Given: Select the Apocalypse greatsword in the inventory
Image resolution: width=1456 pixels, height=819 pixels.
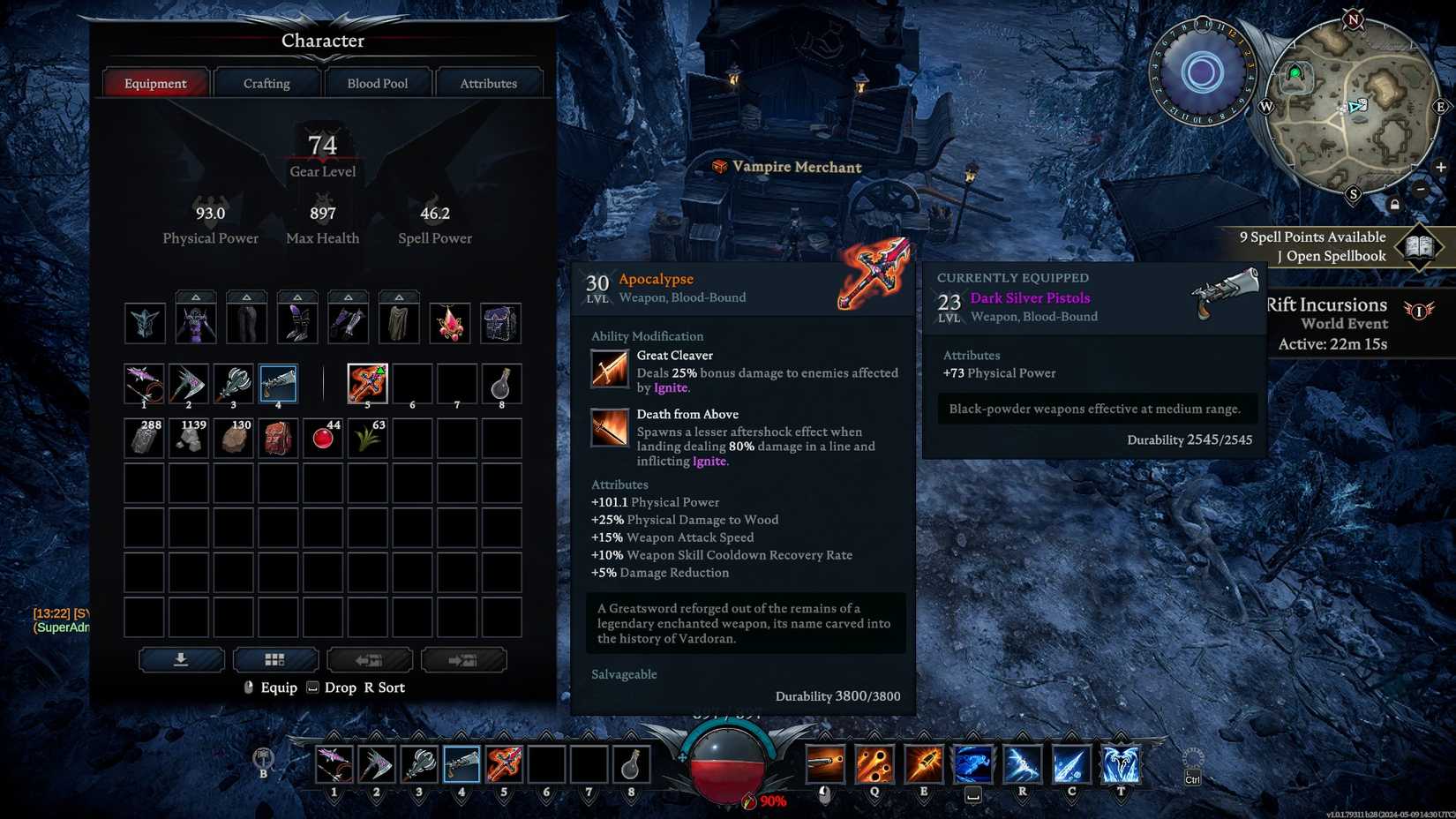Looking at the screenshot, I should pos(367,383).
